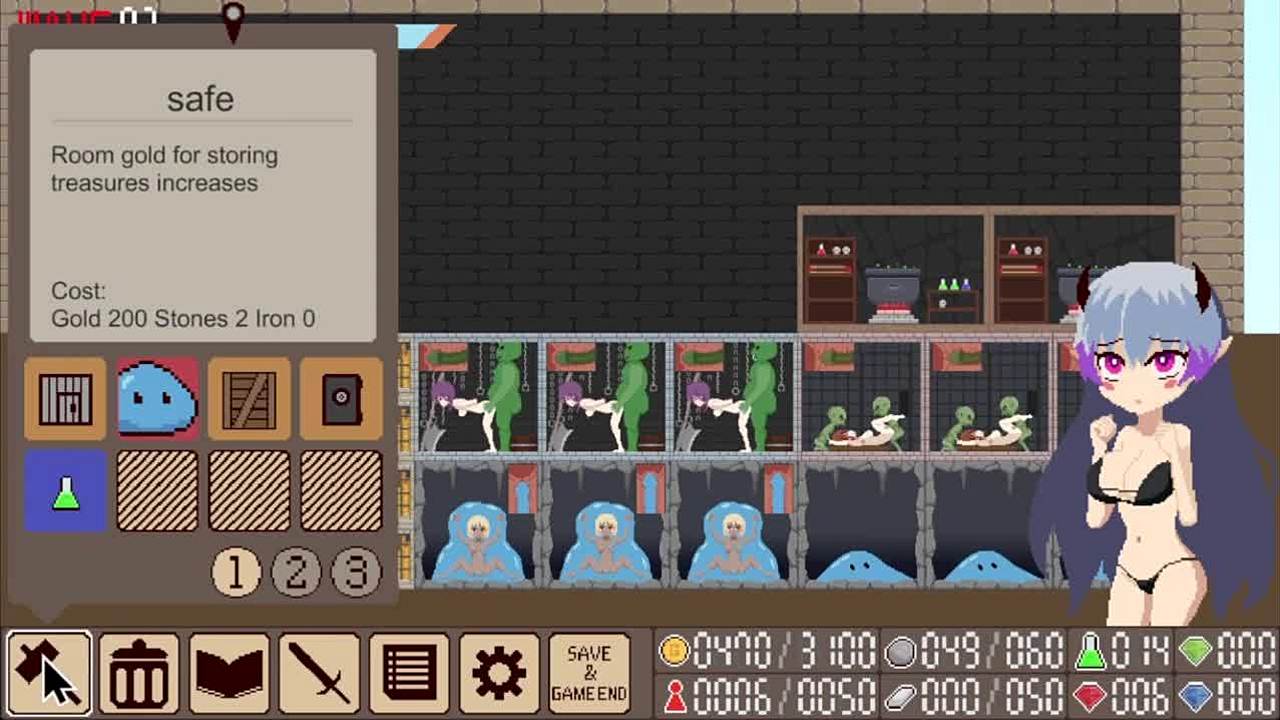Activate the trash can demolish tool
This screenshot has width=1280, height=720.
tap(139, 673)
